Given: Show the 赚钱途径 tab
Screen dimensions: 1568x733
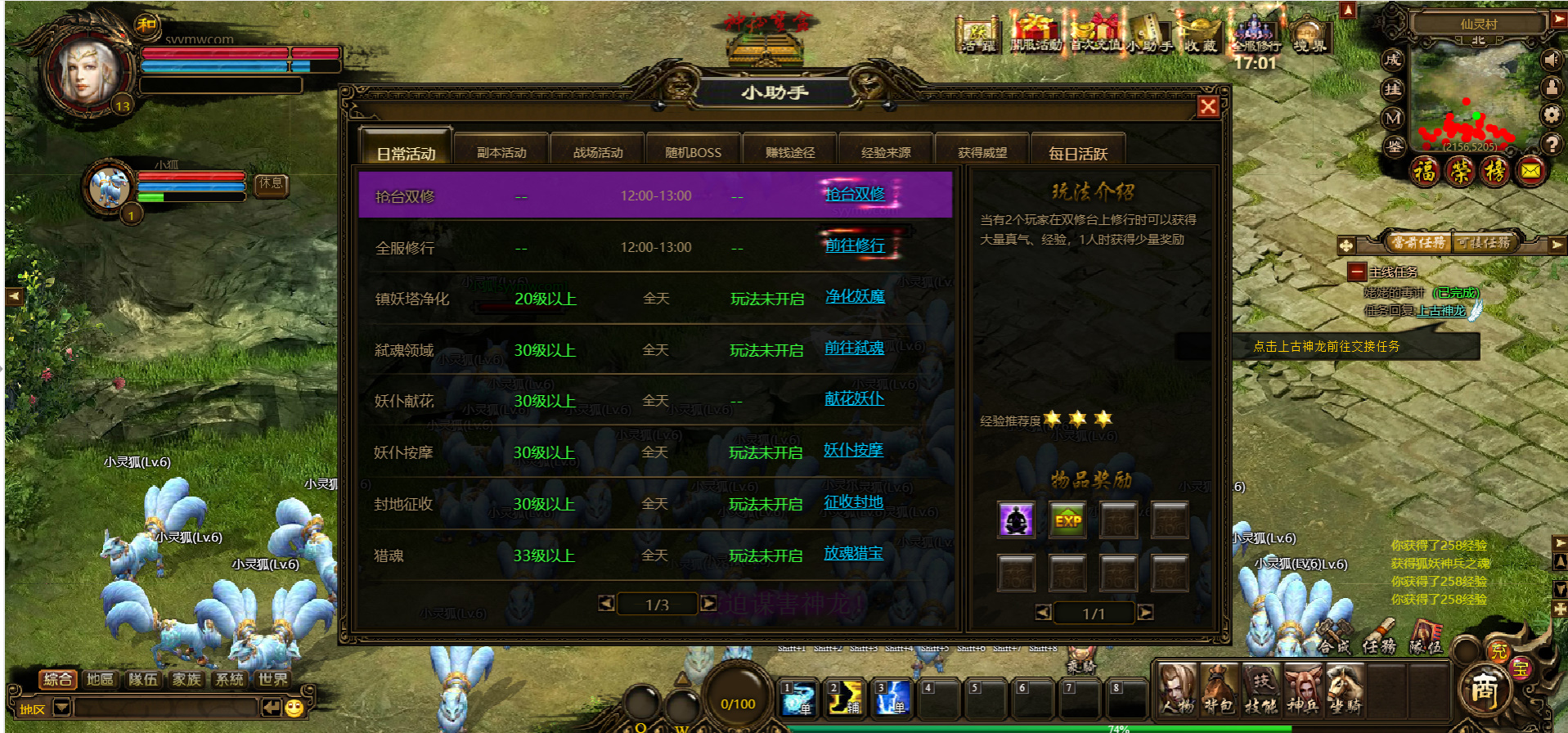Looking at the screenshot, I should click(789, 152).
